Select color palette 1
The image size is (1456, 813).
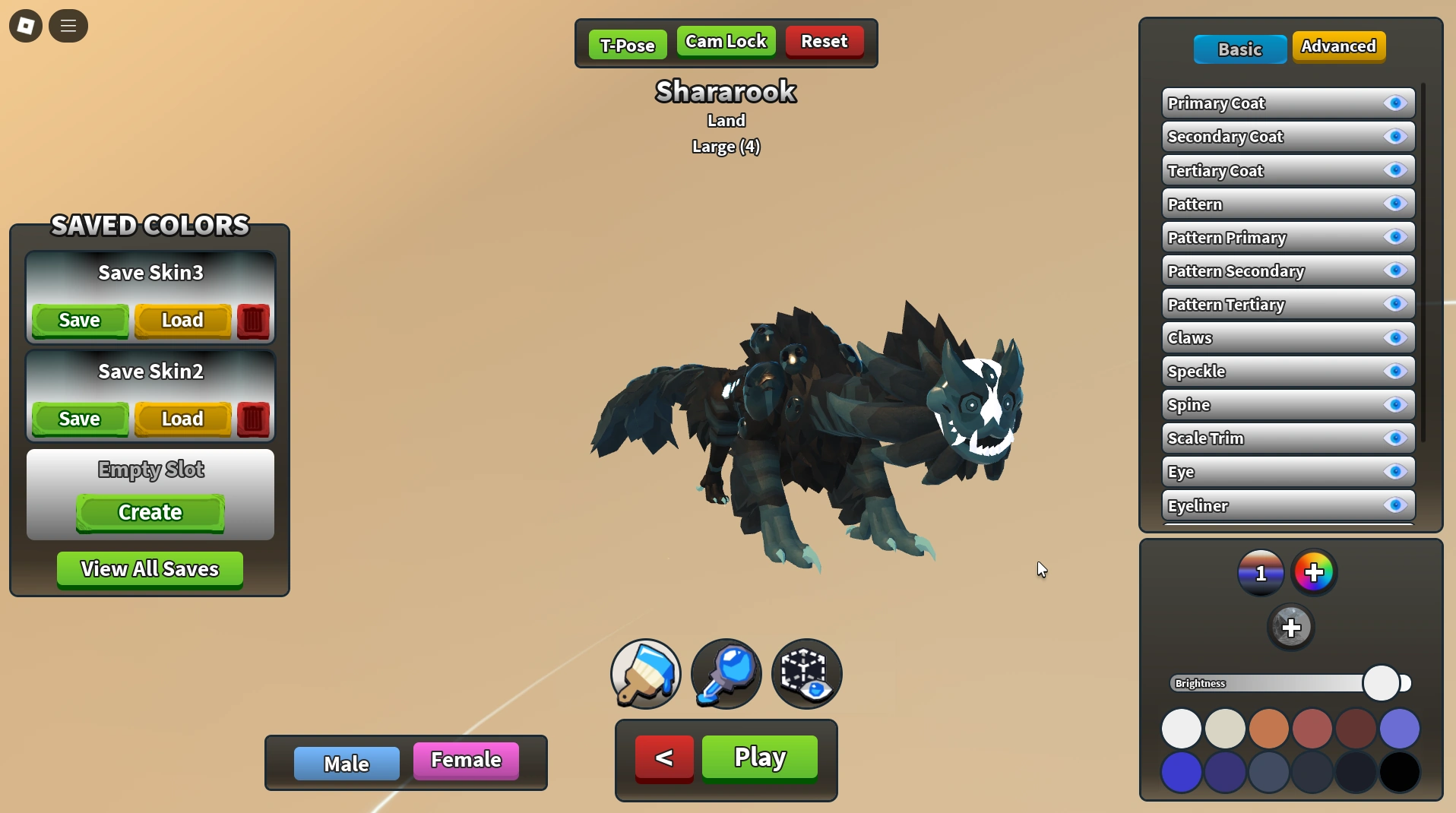(1261, 572)
